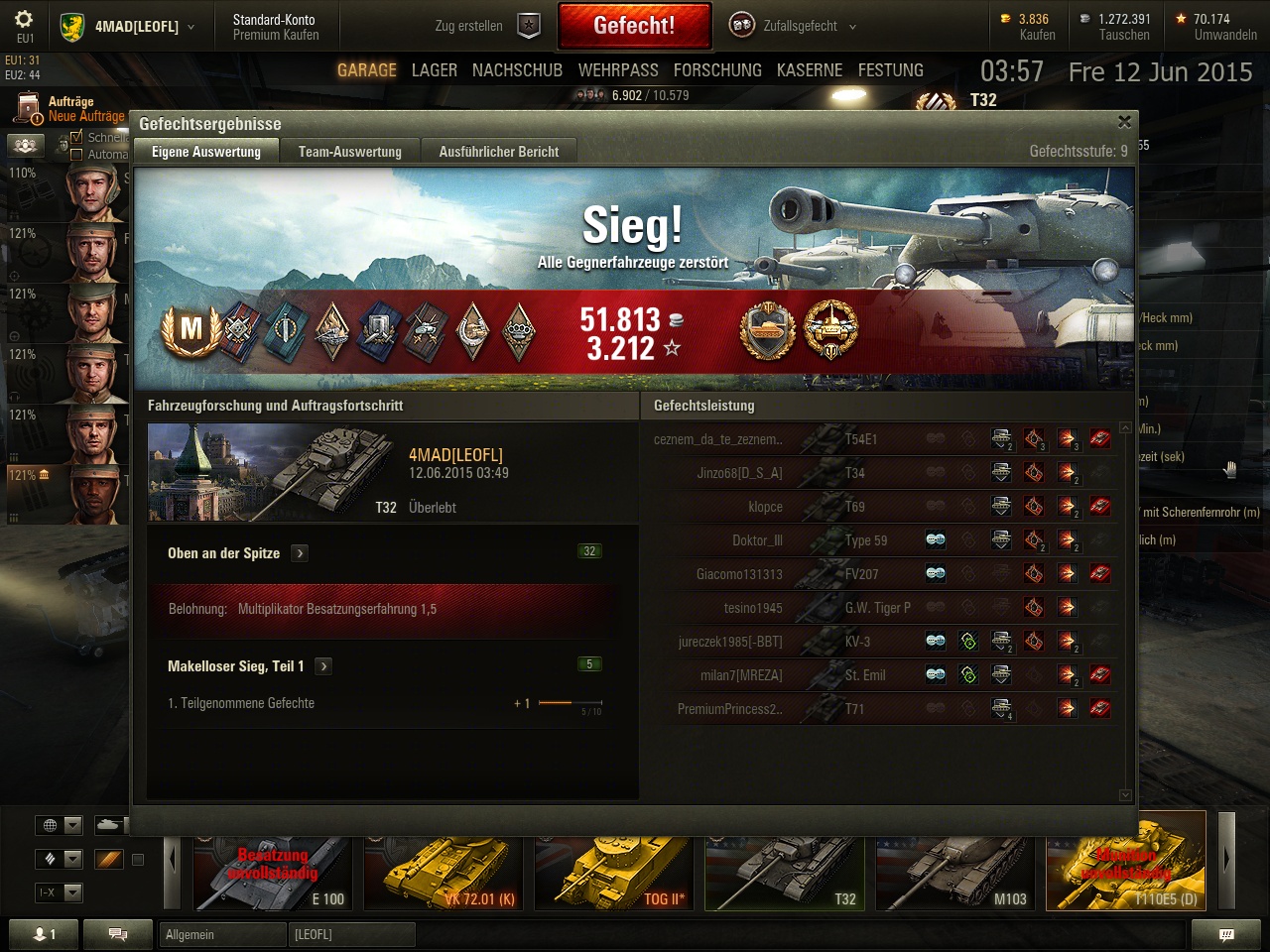Switch to the Team-Auswertung tab
Viewport: 1270px width, 952px height.
coord(349,152)
